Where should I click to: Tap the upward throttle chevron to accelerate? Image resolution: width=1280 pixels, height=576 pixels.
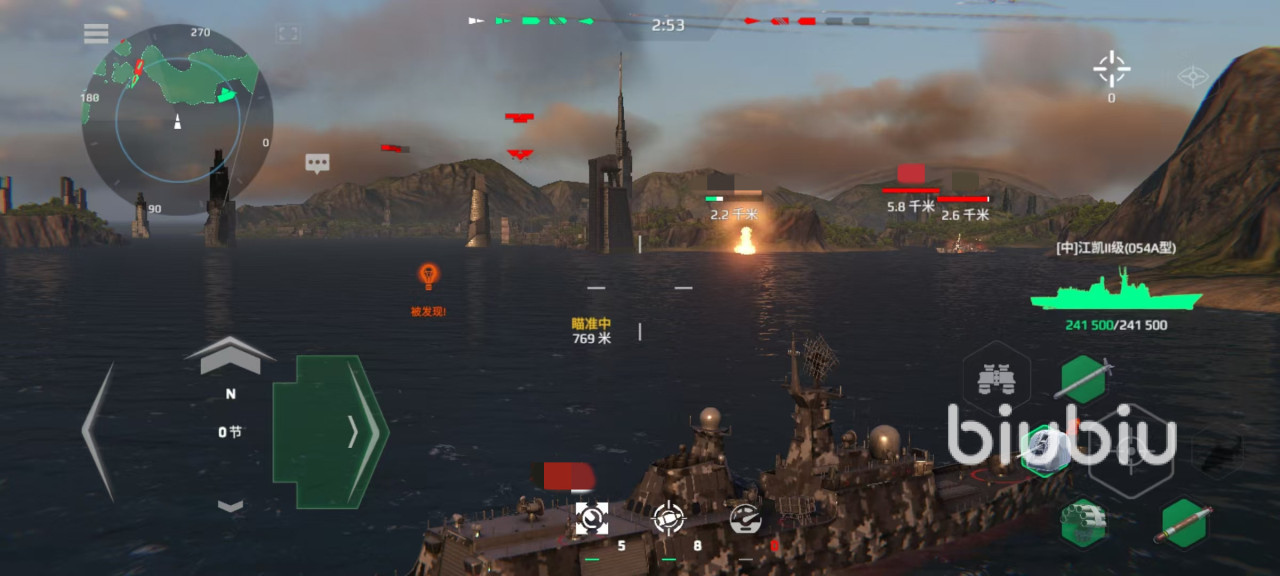click(230, 356)
